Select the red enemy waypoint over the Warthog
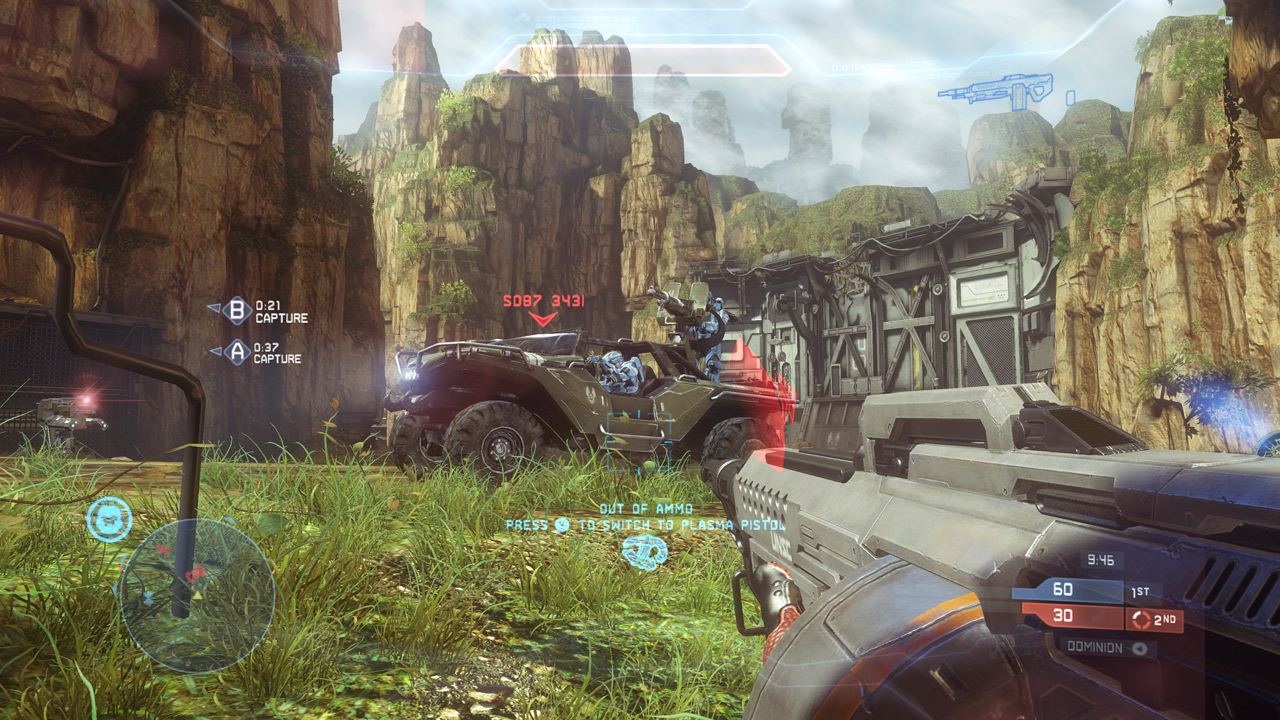This screenshot has height=720, width=1280. [x=543, y=318]
